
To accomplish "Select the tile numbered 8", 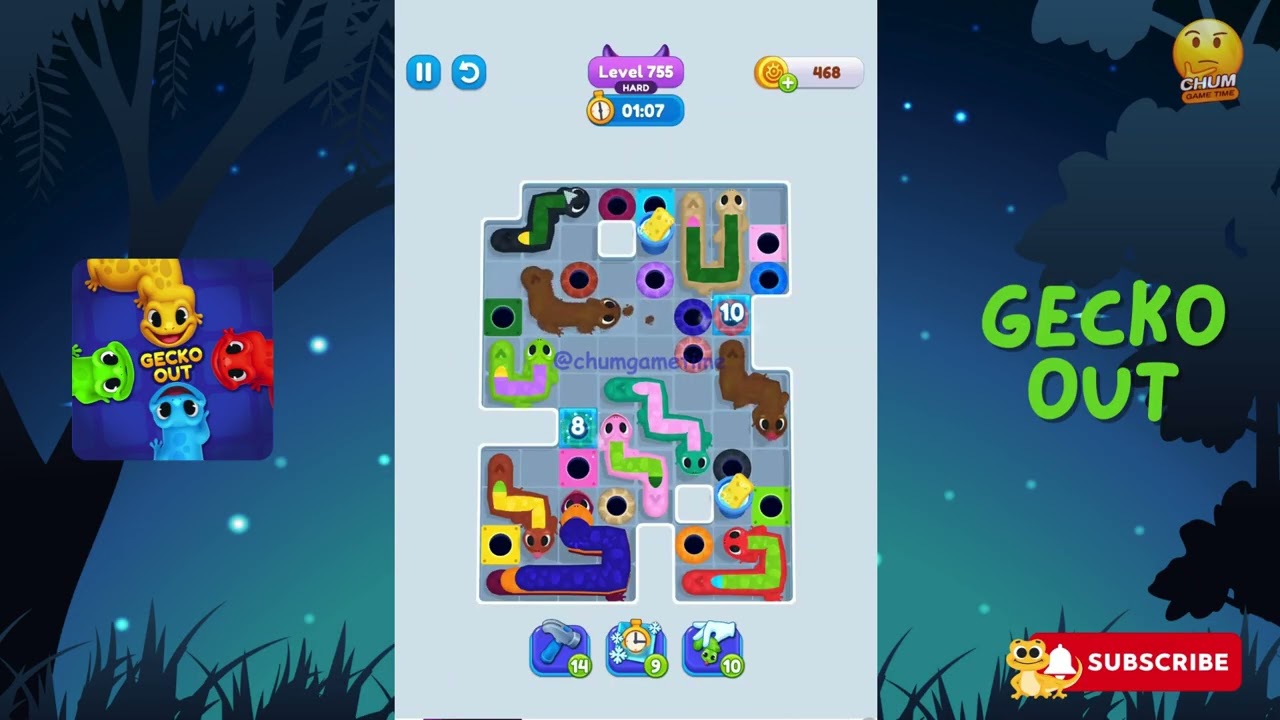I will coord(576,425).
